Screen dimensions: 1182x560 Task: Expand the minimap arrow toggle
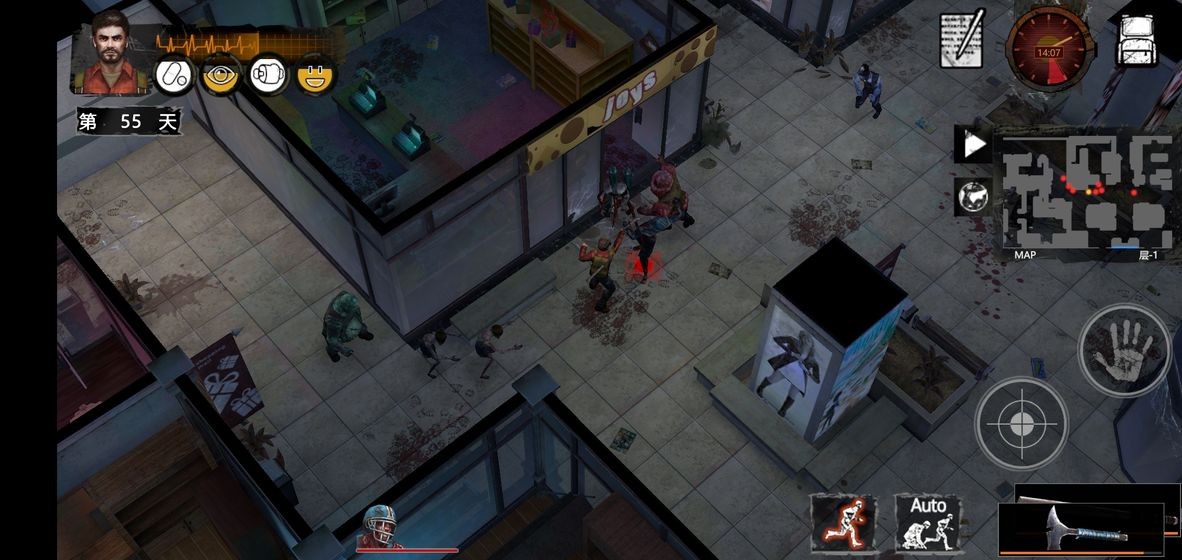click(x=975, y=145)
